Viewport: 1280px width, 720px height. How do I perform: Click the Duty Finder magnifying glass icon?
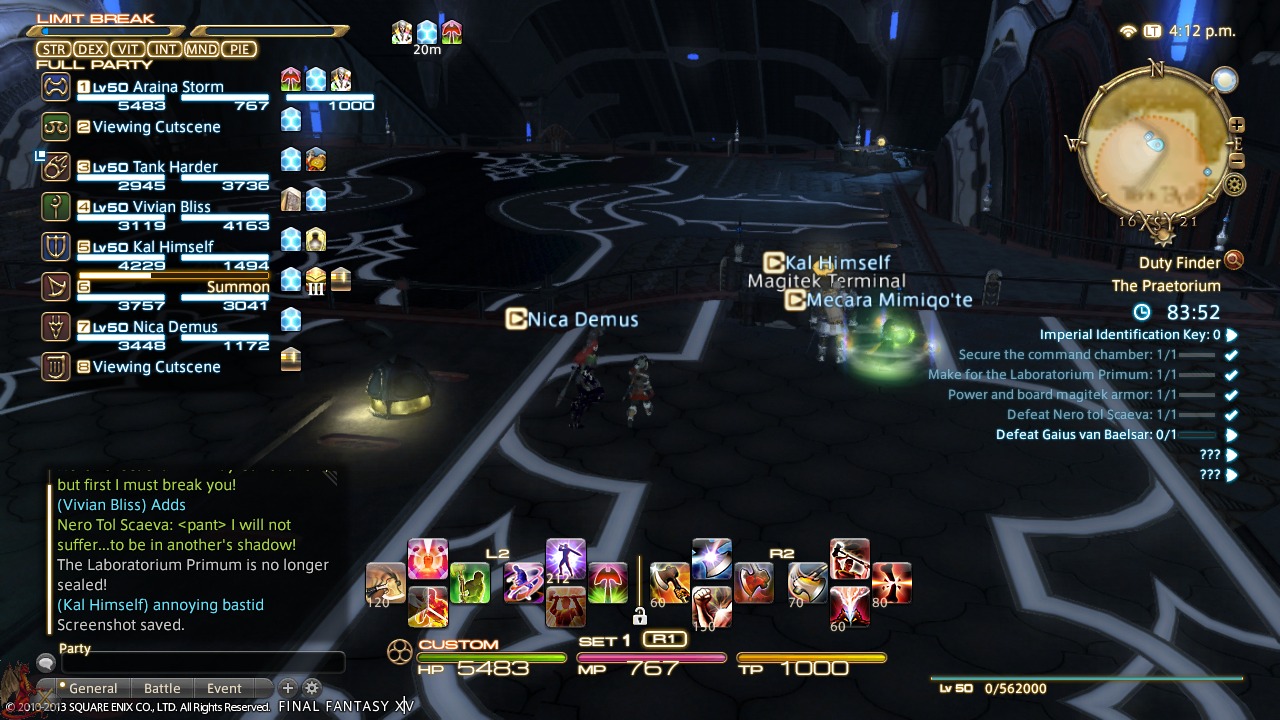[1235, 262]
